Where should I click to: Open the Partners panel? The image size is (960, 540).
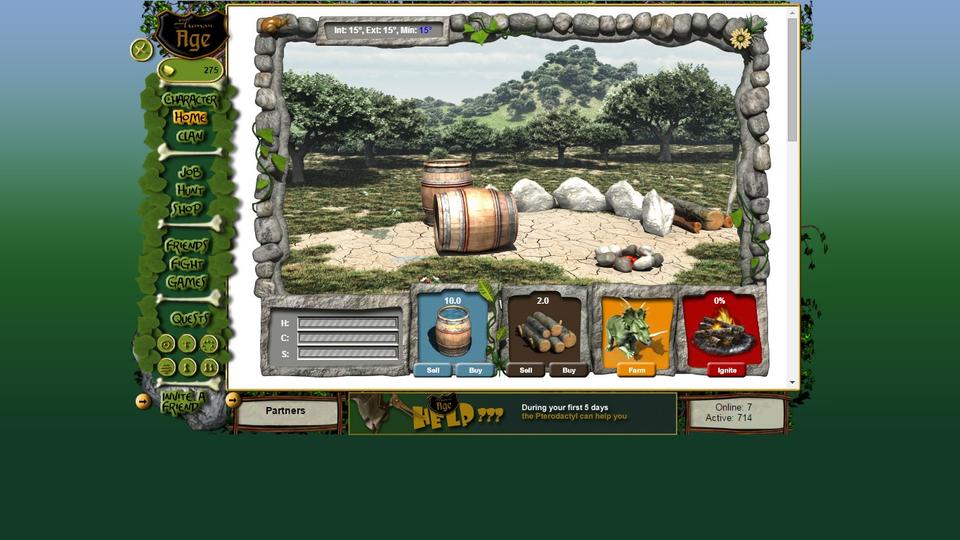click(x=285, y=411)
